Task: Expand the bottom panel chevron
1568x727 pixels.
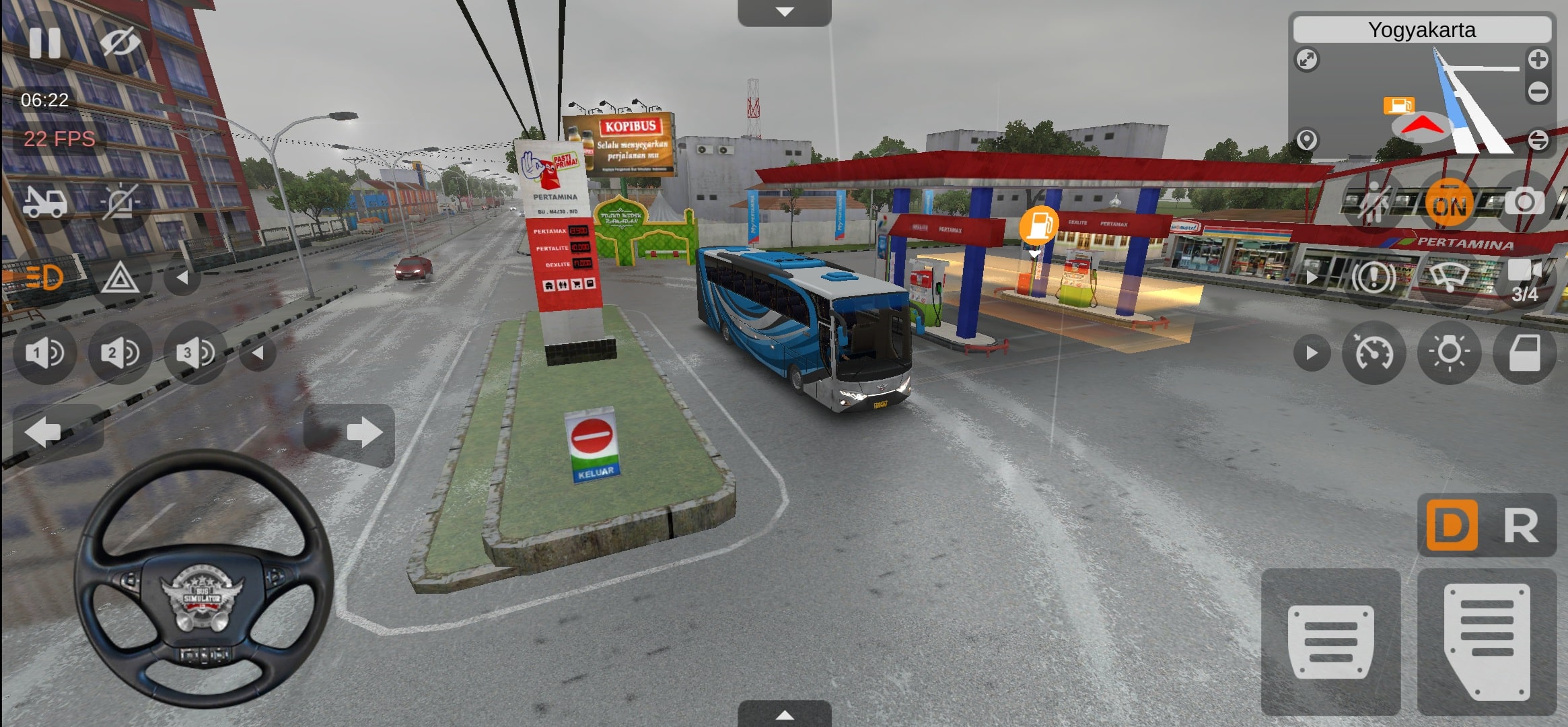Action: pyautogui.click(x=784, y=716)
